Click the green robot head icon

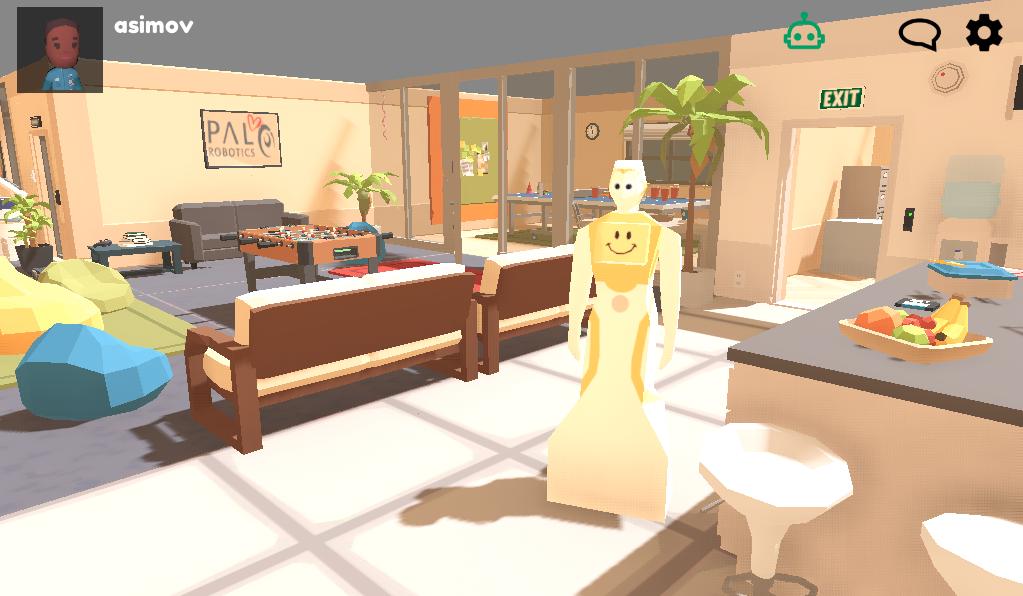pyautogui.click(x=804, y=33)
